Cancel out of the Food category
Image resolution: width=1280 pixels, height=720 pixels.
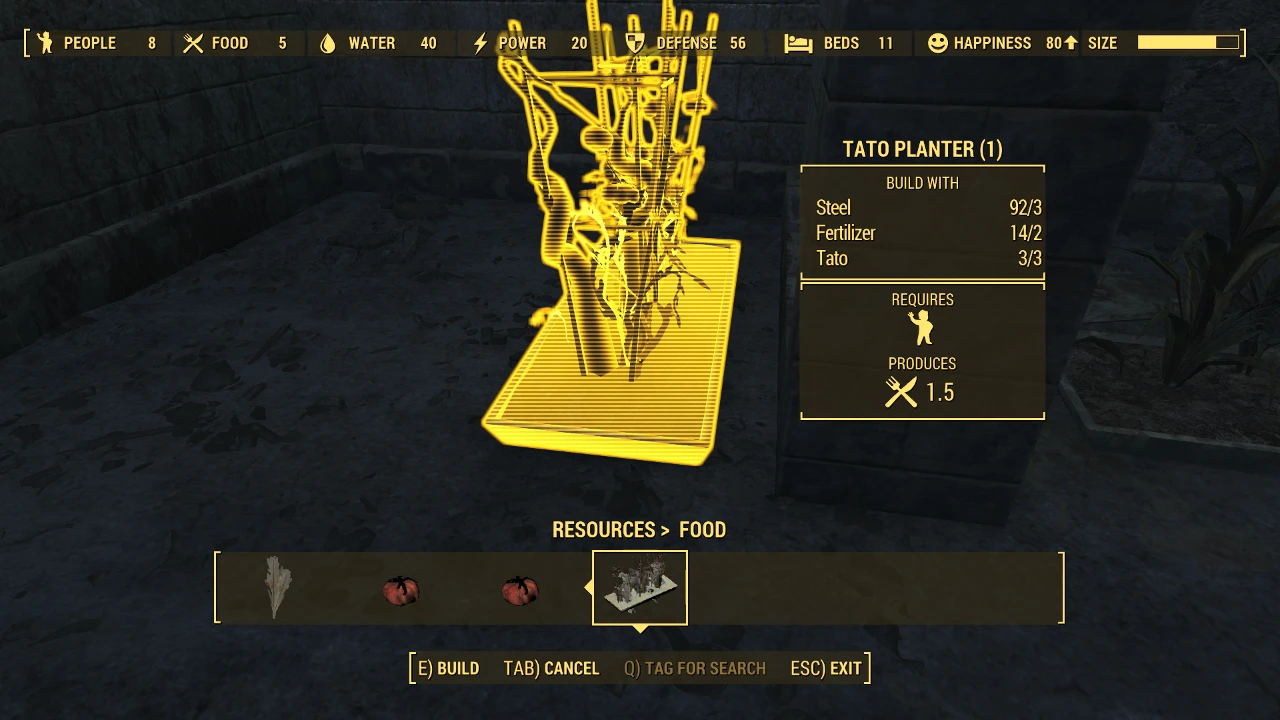(x=551, y=668)
